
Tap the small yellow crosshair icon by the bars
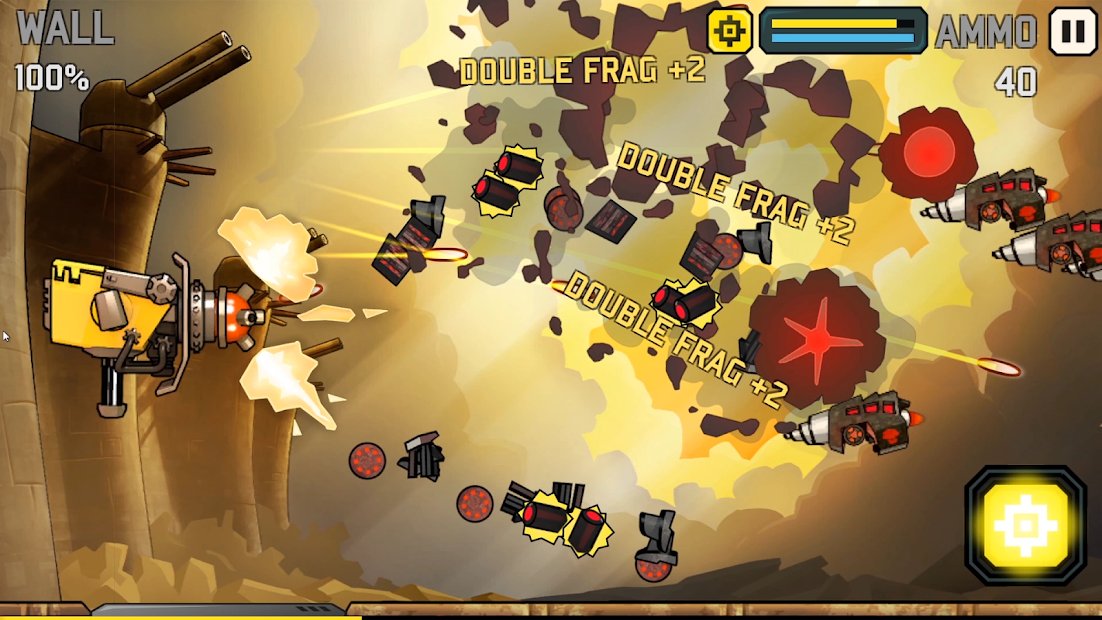(730, 31)
